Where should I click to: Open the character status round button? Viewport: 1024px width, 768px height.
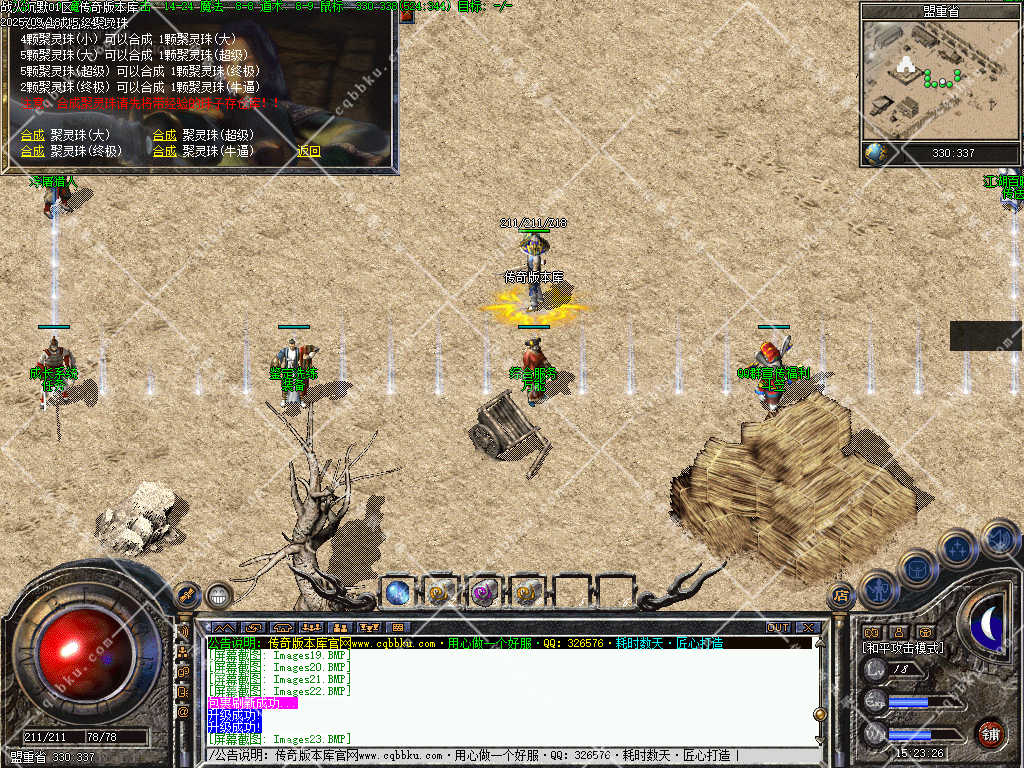878,590
